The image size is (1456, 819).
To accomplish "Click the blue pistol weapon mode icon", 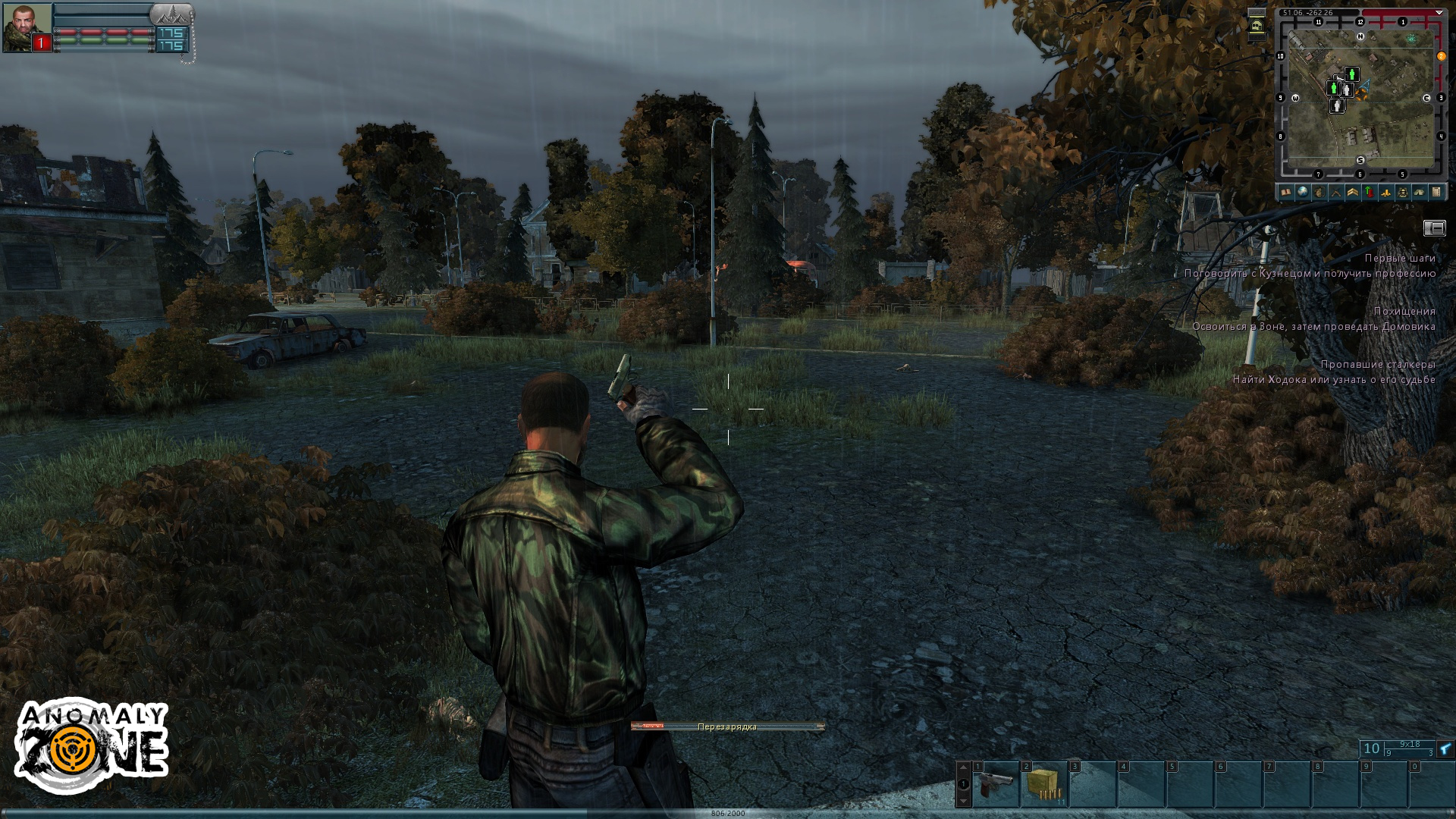I will (1445, 749).
